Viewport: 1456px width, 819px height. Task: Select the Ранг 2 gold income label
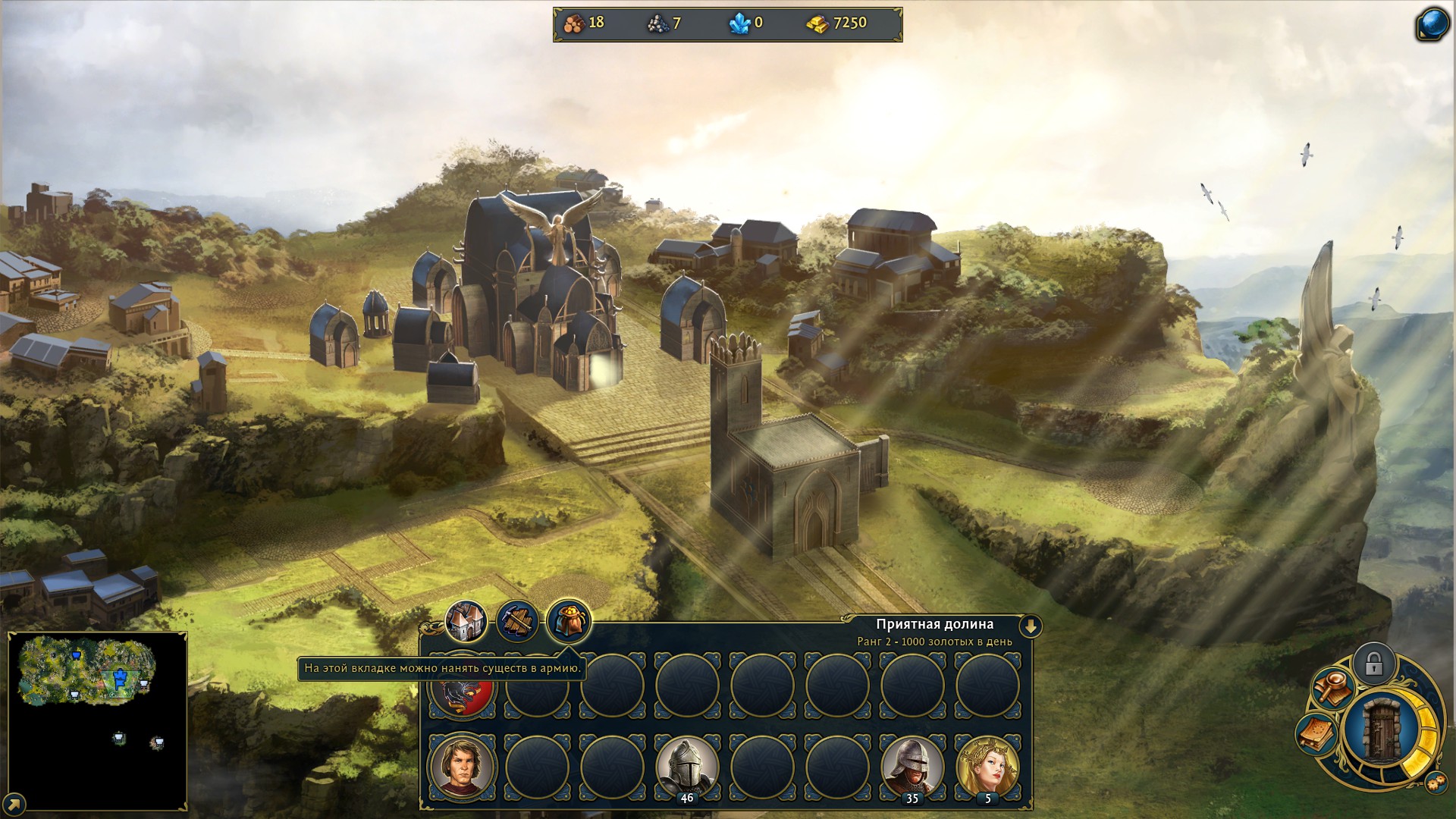(935, 642)
